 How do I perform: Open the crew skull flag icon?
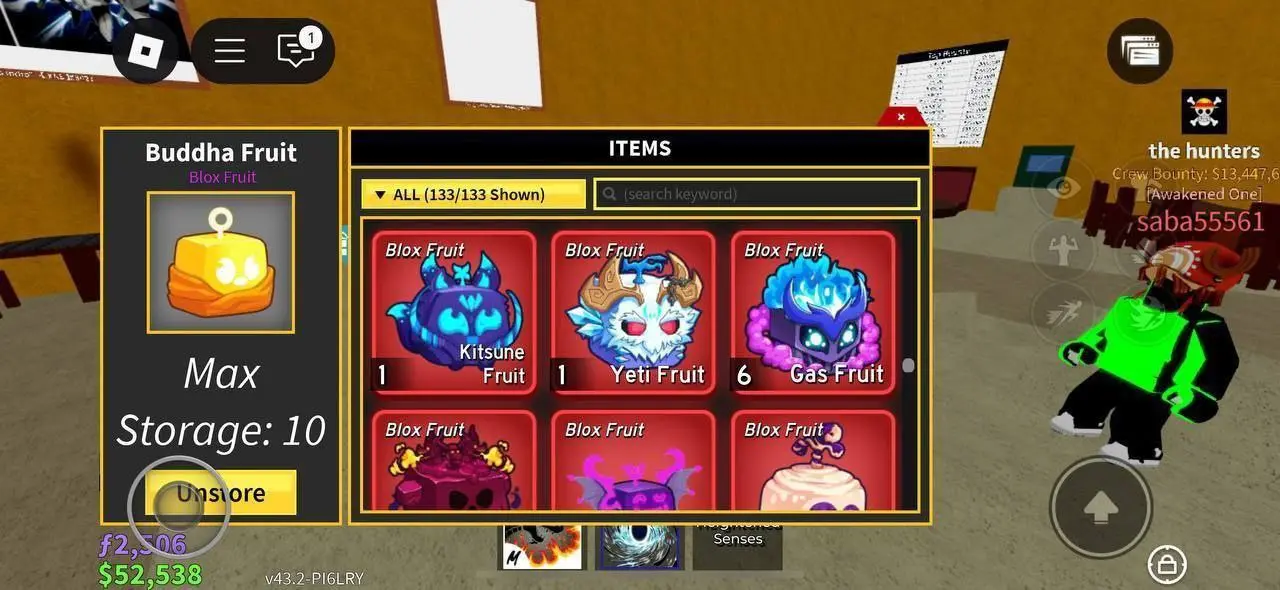pos(1204,111)
